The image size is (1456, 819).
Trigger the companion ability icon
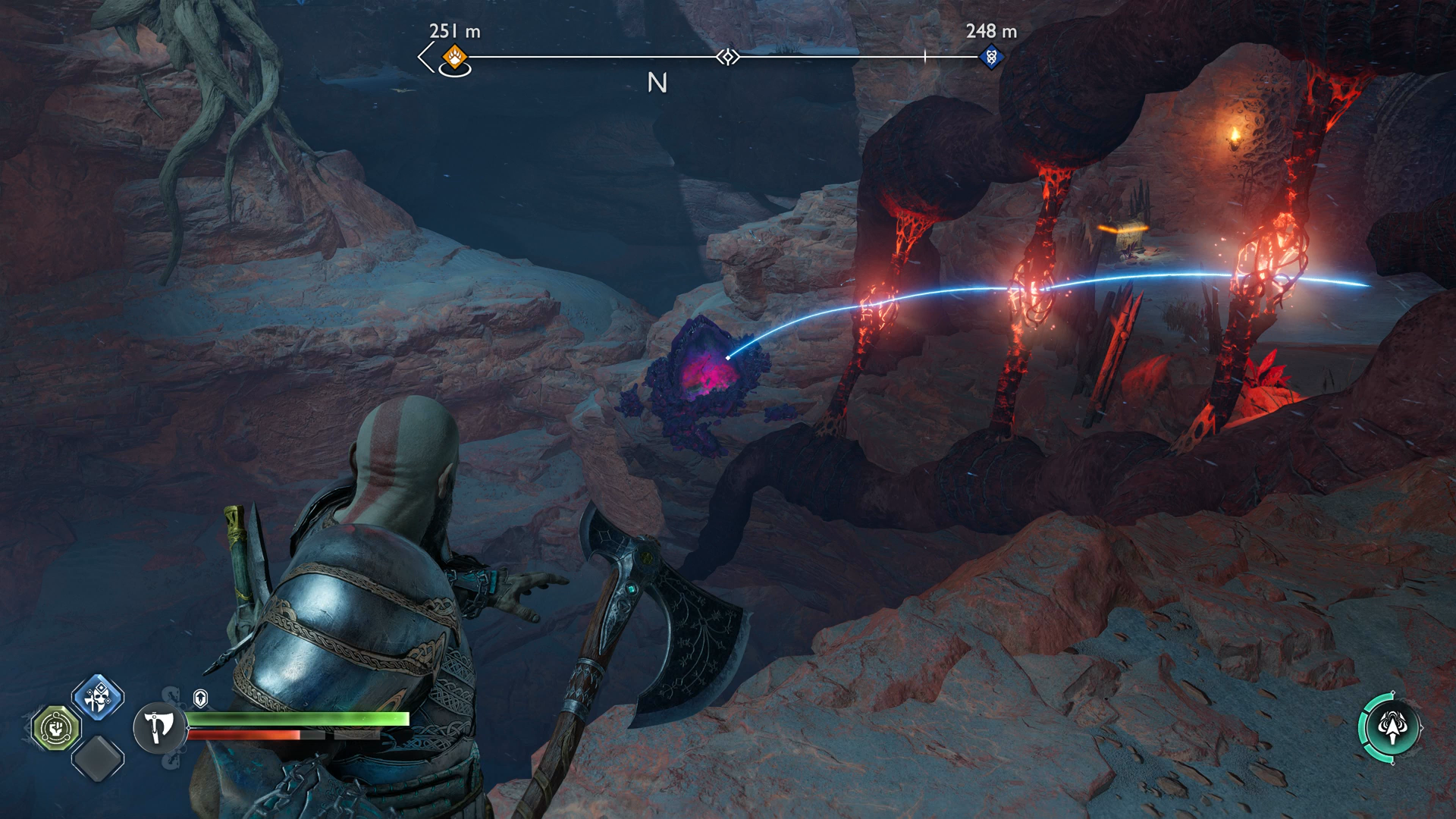click(1391, 728)
